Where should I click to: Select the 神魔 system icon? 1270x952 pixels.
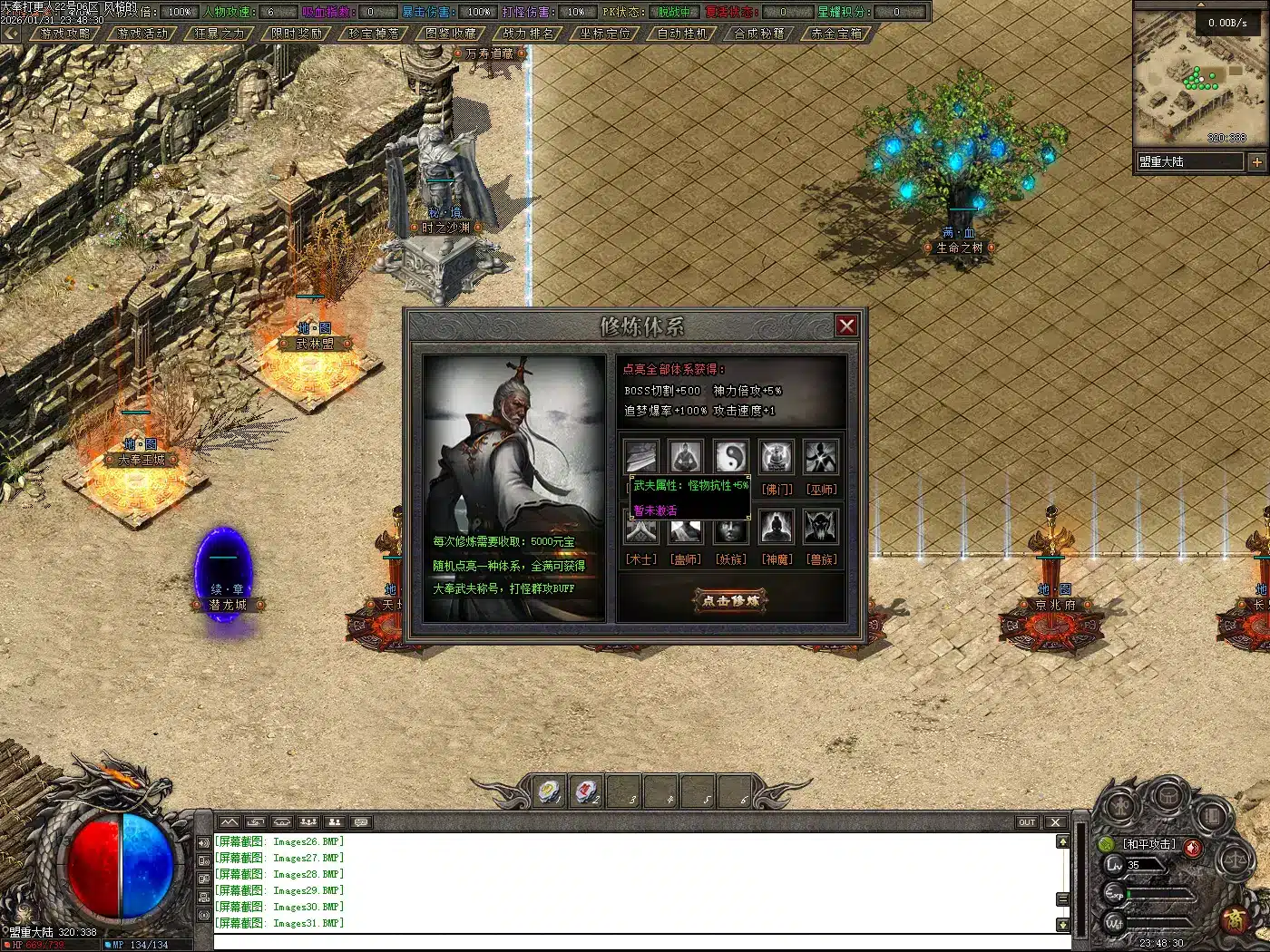coord(777,527)
